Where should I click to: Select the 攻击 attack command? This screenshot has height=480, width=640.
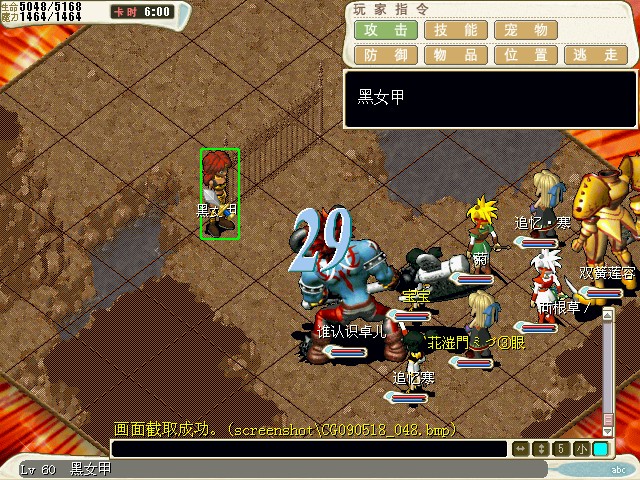pyautogui.click(x=385, y=30)
